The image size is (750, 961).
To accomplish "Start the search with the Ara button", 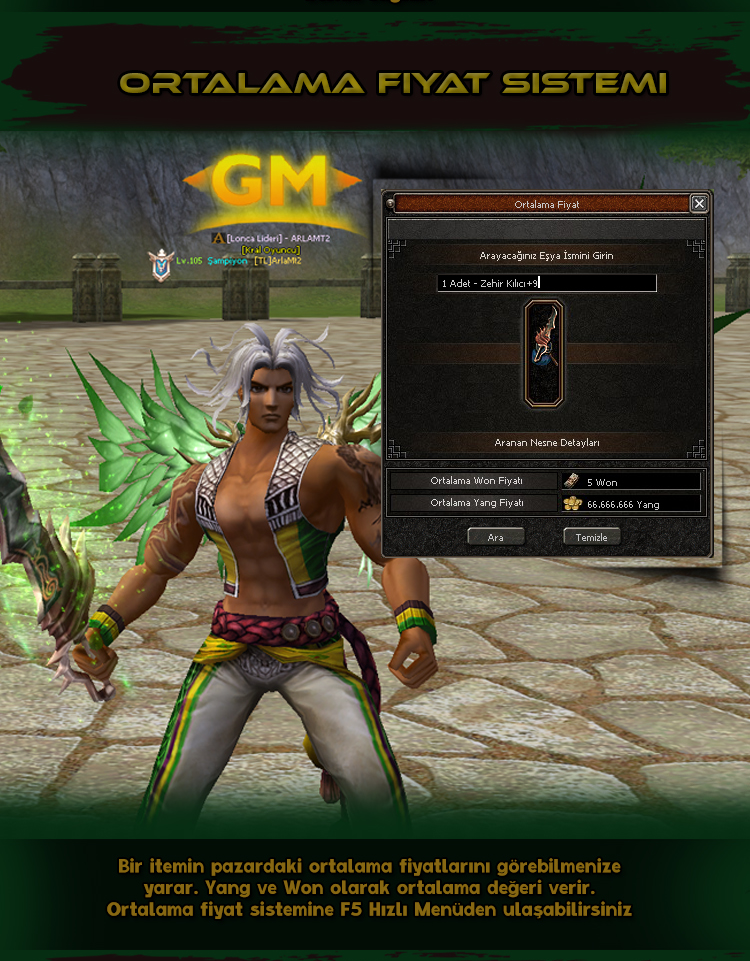I will [x=496, y=537].
